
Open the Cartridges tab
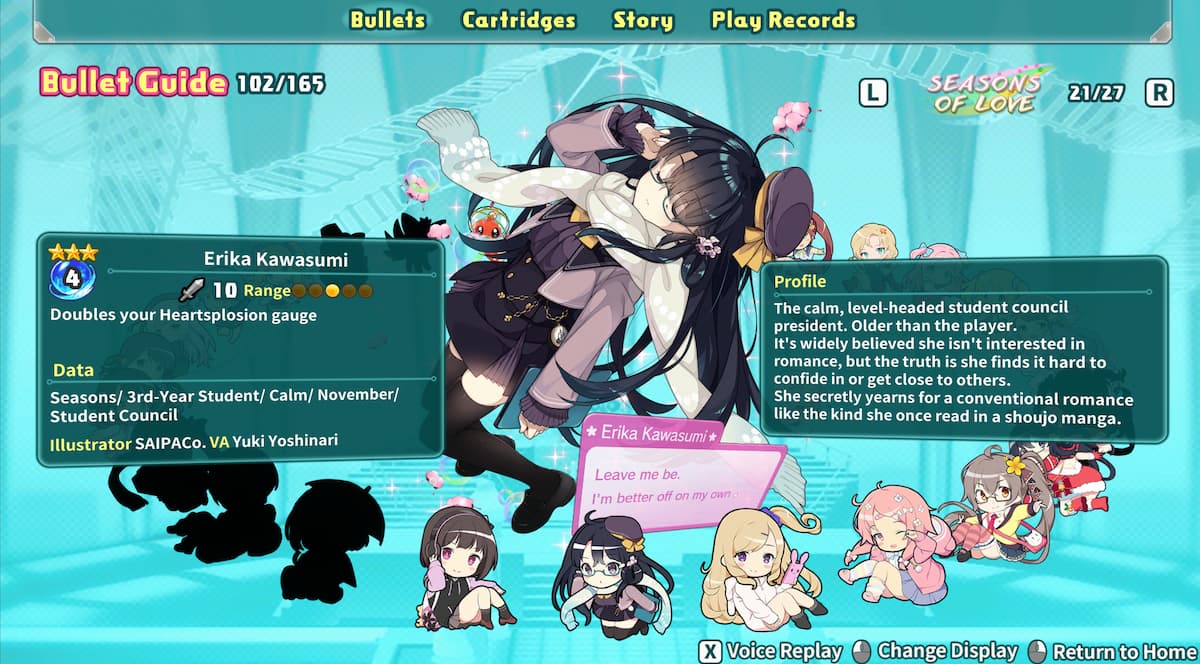click(x=518, y=20)
